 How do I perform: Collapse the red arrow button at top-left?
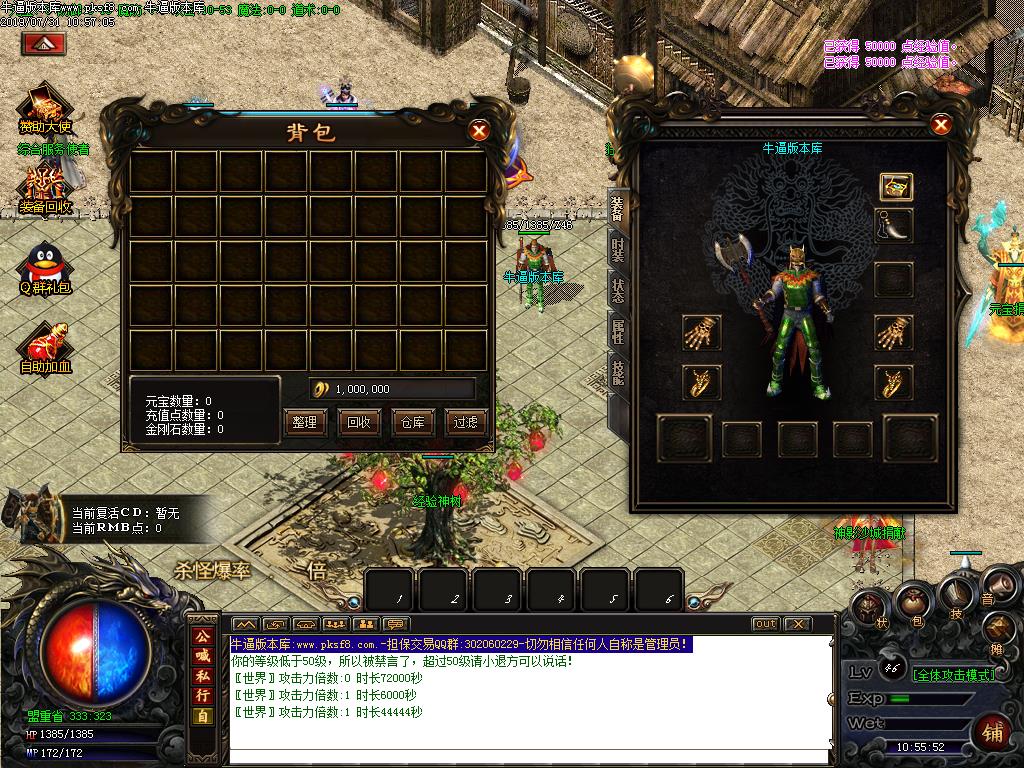pos(44,43)
